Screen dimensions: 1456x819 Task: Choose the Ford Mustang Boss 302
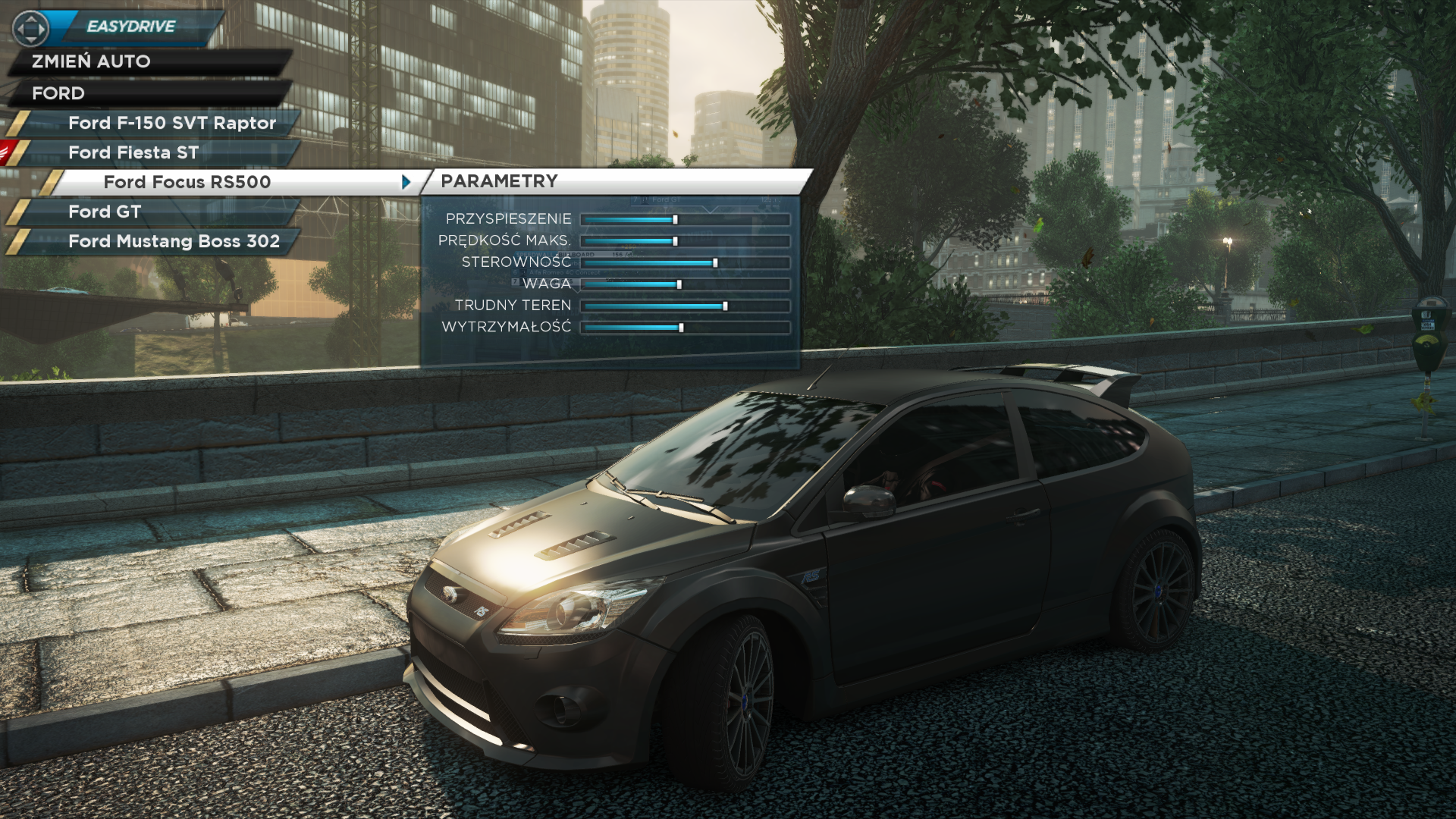pos(174,241)
